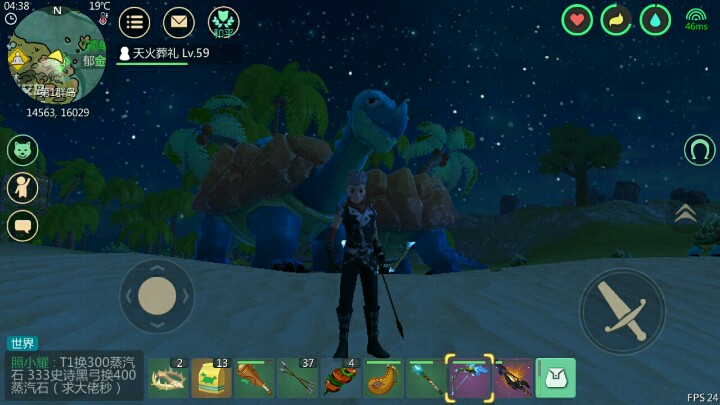Select the arrows slot with 37
Viewport: 720px width, 405px height.
tap(297, 378)
